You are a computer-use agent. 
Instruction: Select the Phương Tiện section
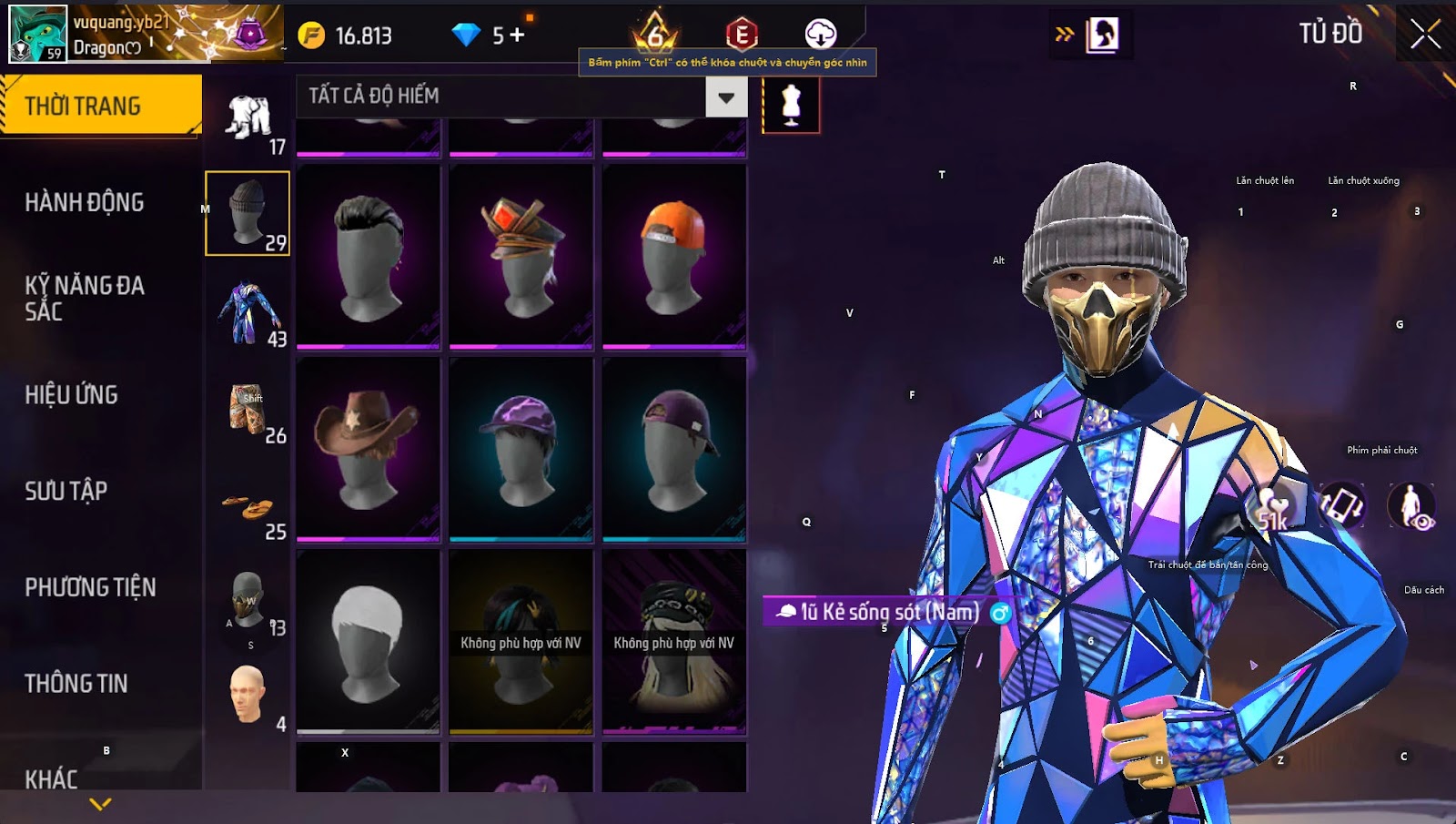90,587
